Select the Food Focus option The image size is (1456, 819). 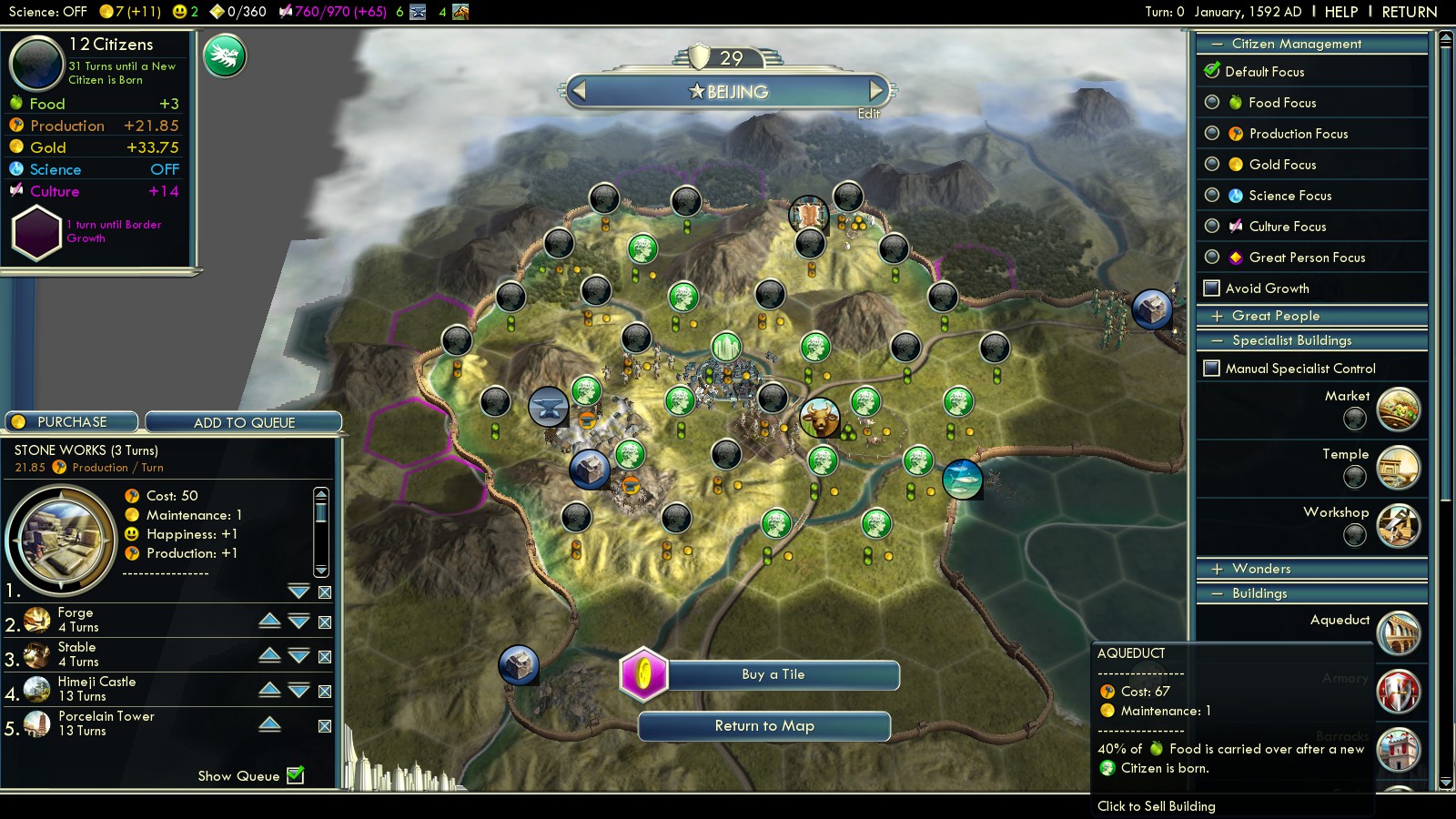tap(1212, 103)
